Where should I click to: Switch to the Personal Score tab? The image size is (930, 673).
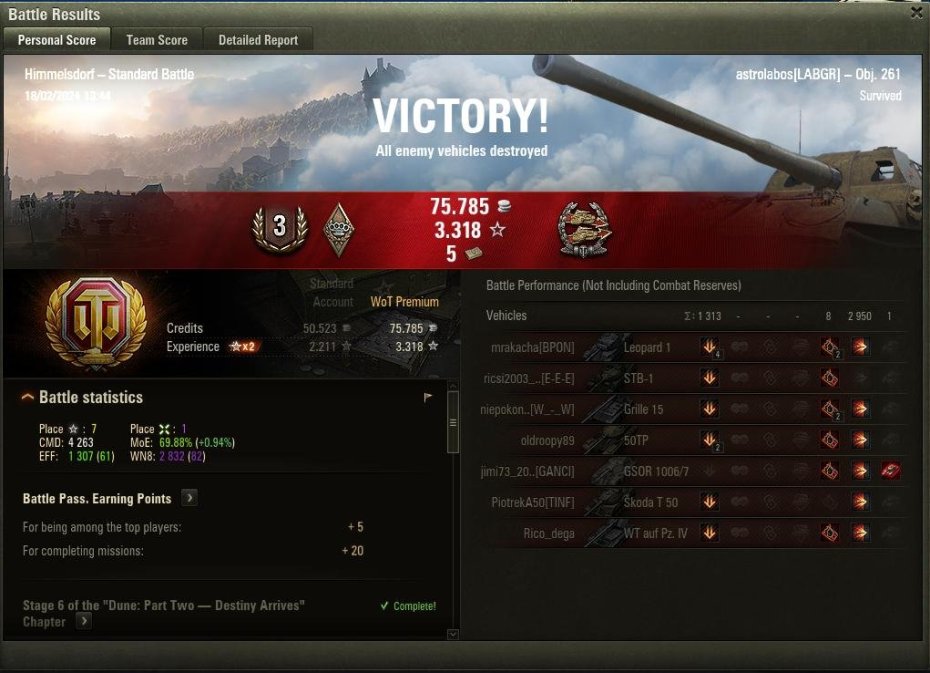point(57,40)
